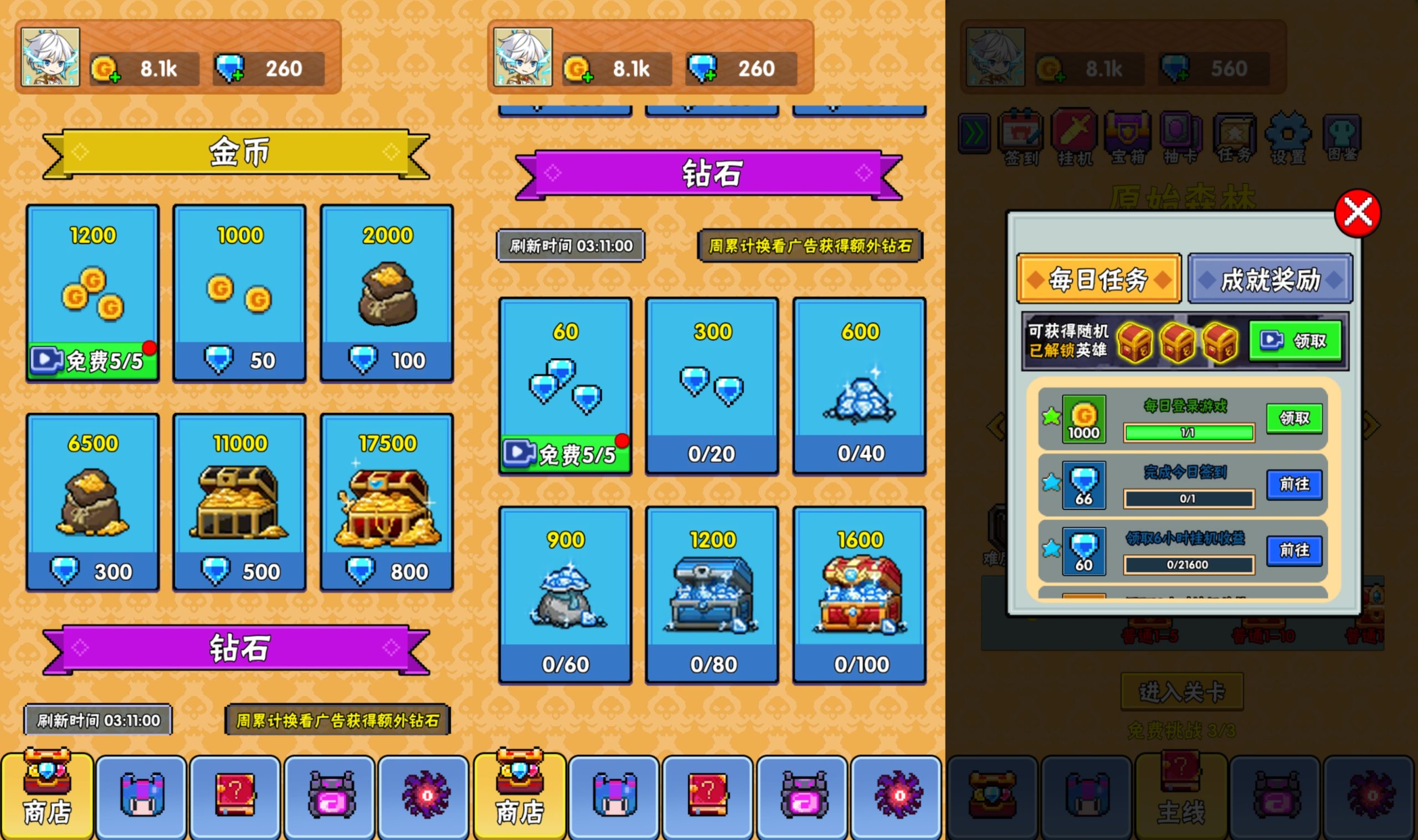Purchase the 2000 gold sack for 100 diamonds
The width and height of the screenshot is (1418, 840).
[x=387, y=293]
